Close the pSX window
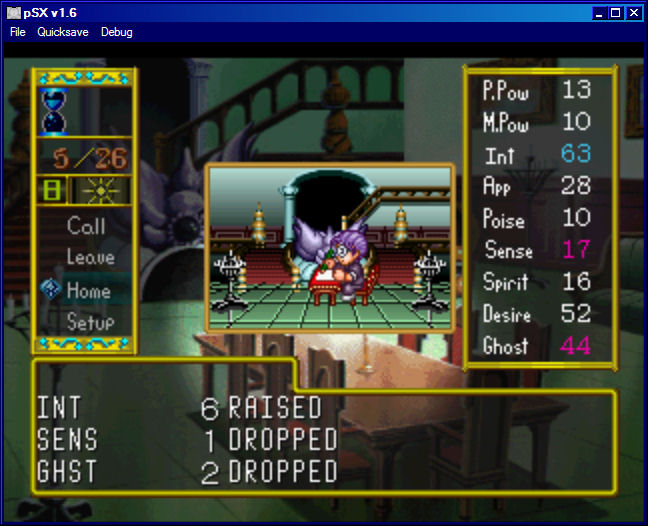Viewport: 648px width, 526px height. 634,12
